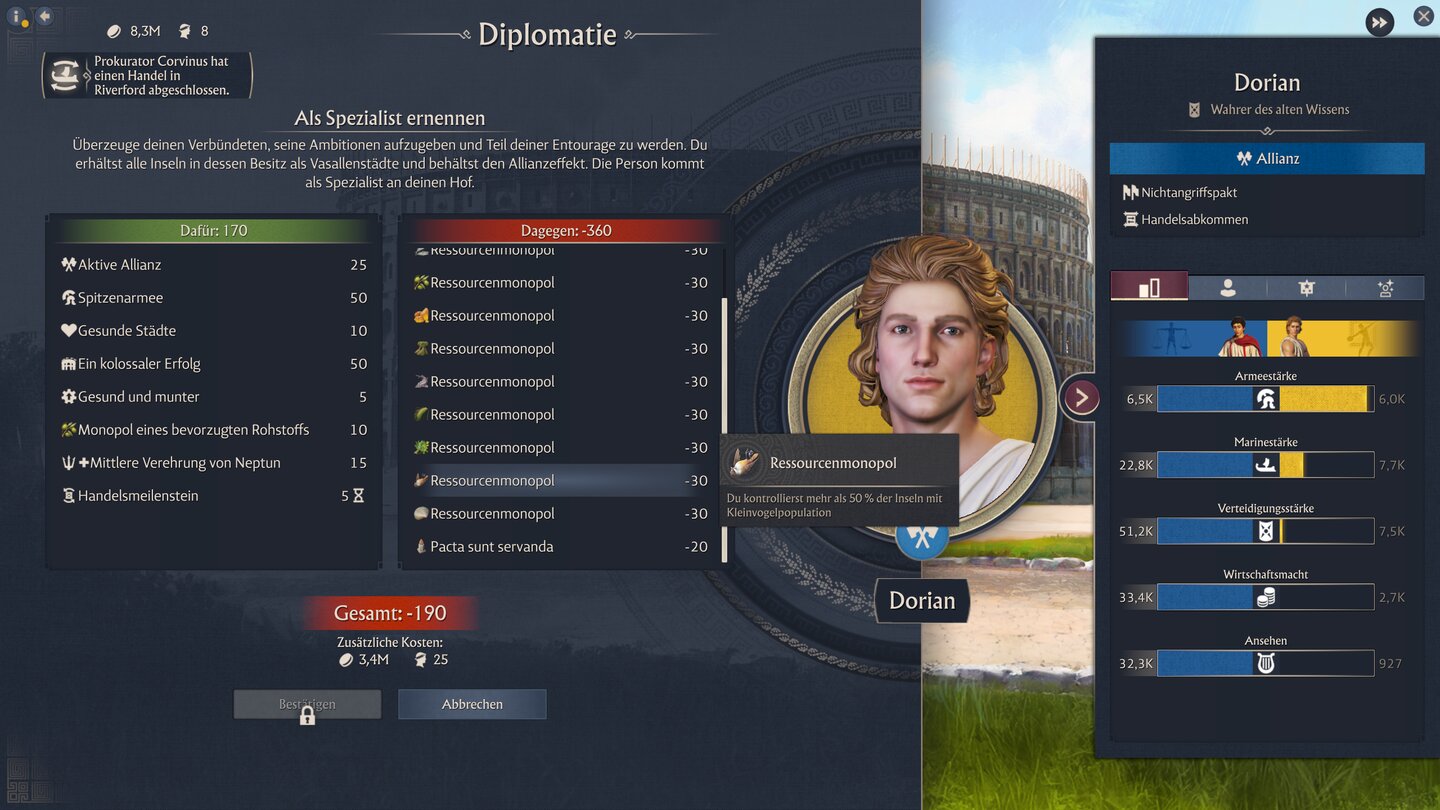Click the double-arrow skip icon top right
This screenshot has width=1440, height=810.
pos(1379,22)
